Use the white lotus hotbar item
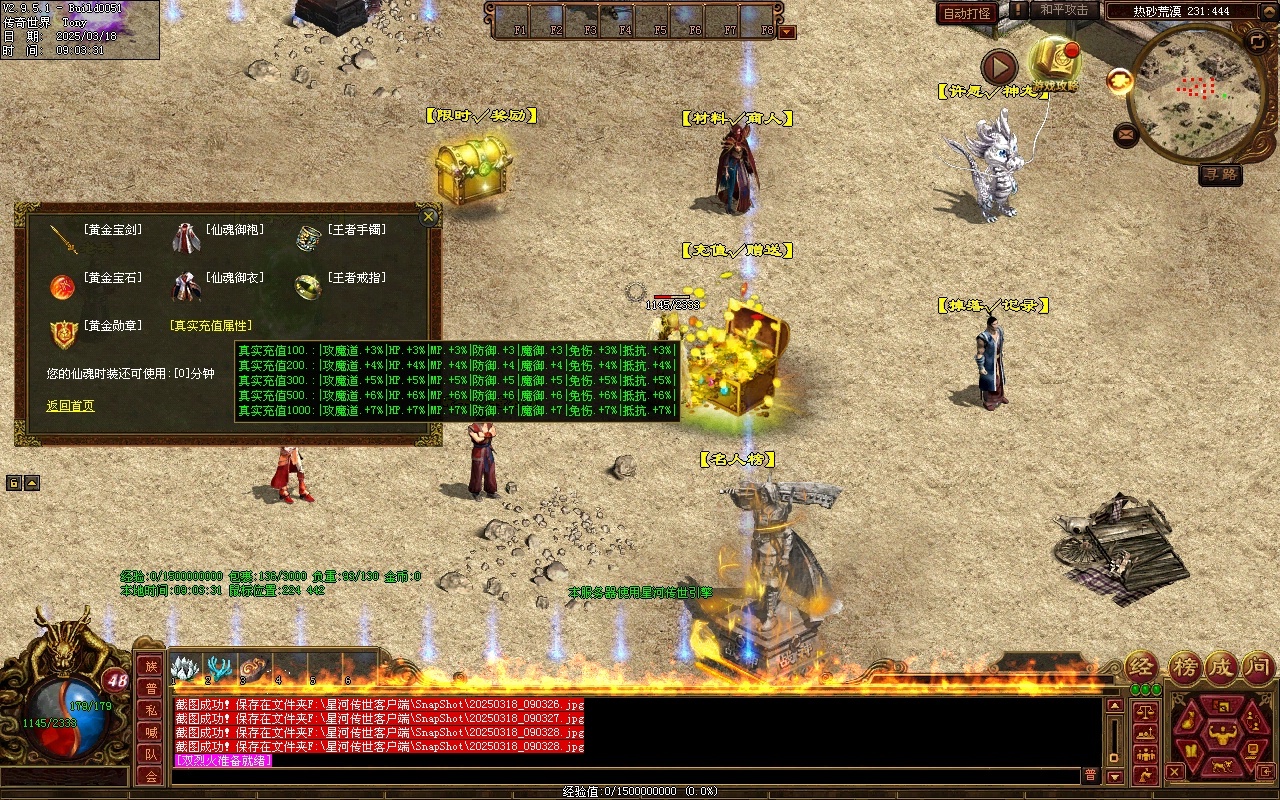The image size is (1280, 800). tap(186, 668)
